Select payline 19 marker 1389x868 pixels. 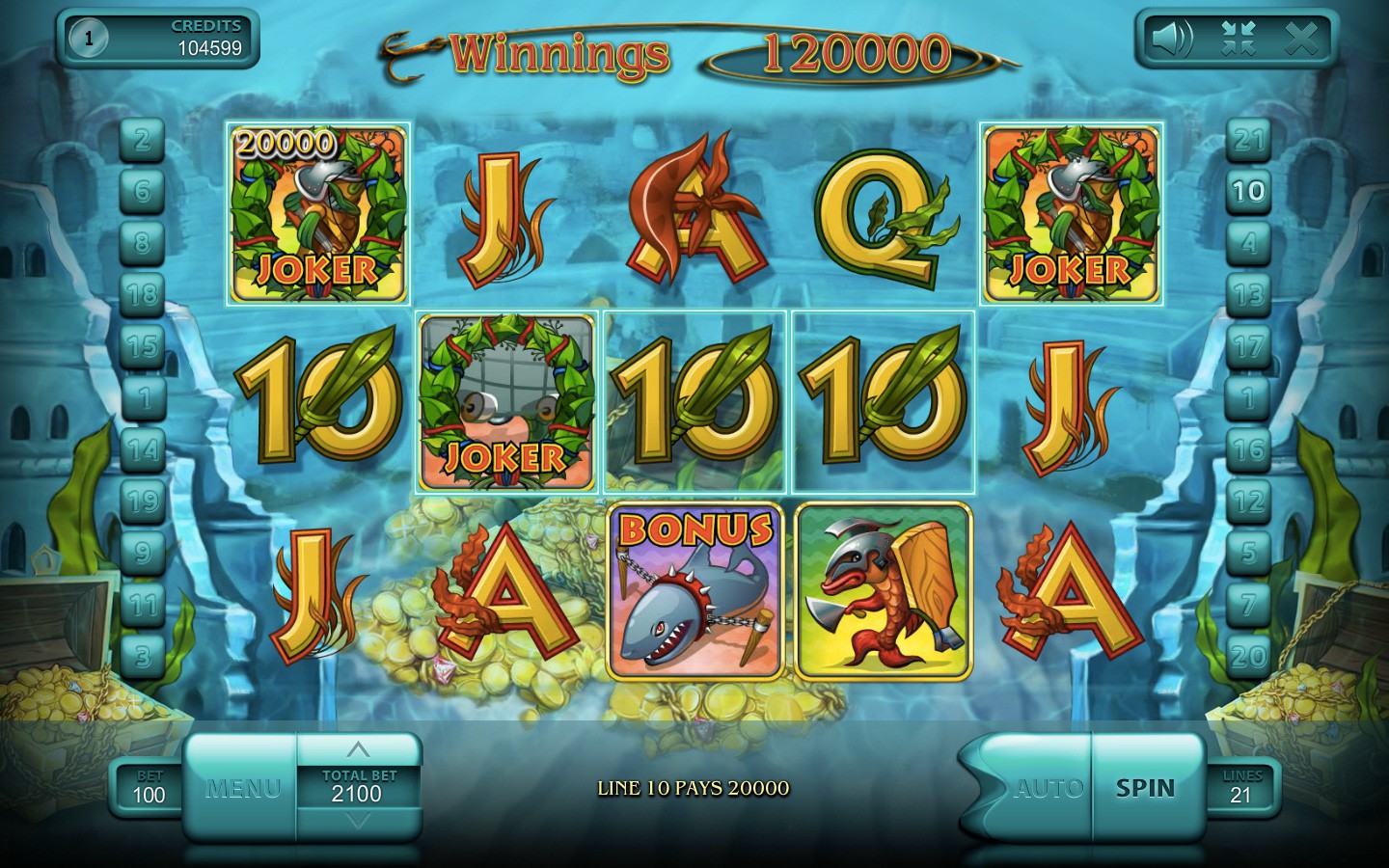click(143, 501)
